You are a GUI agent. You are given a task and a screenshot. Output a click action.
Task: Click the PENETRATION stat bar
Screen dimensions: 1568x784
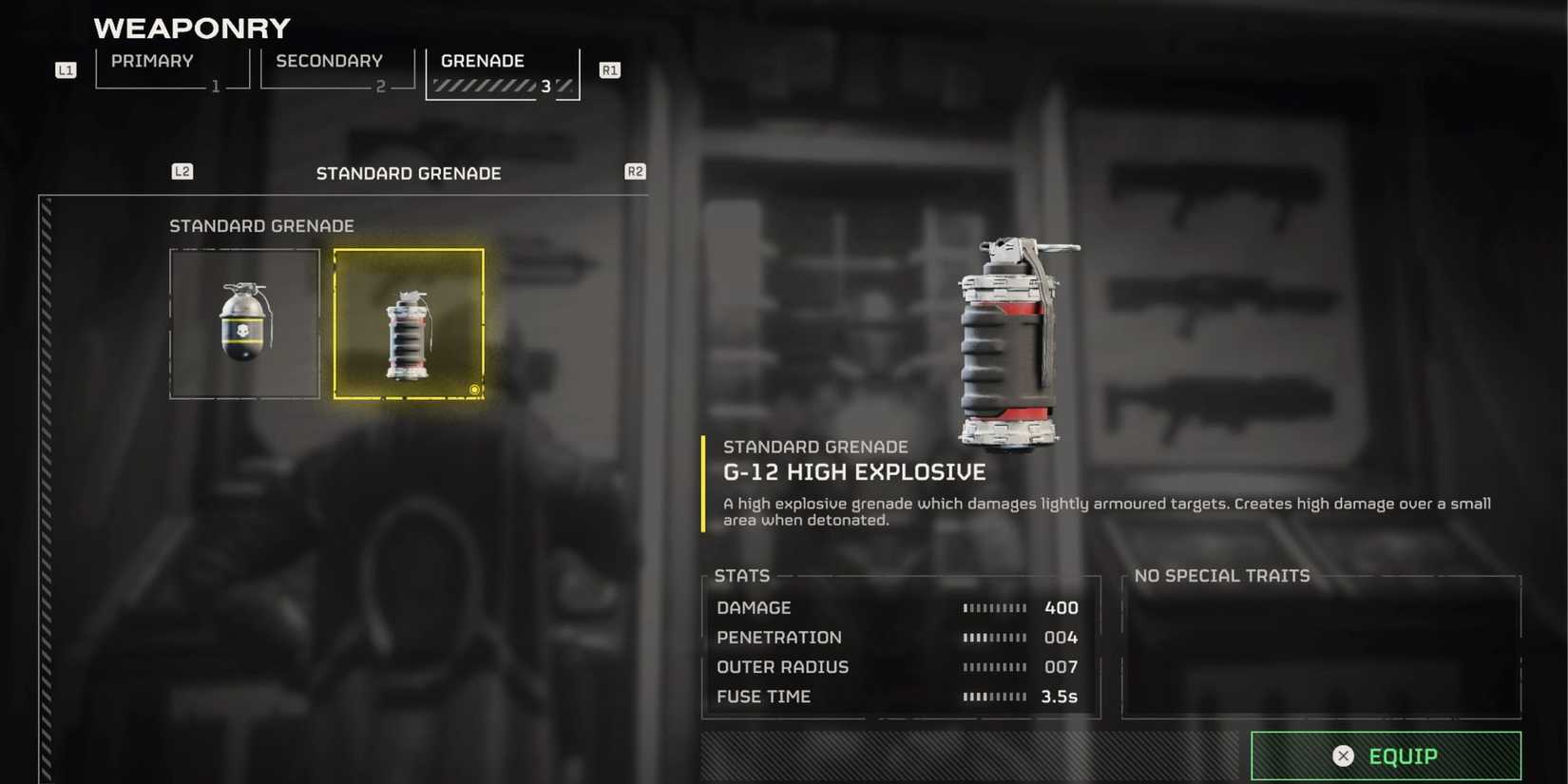click(x=994, y=637)
